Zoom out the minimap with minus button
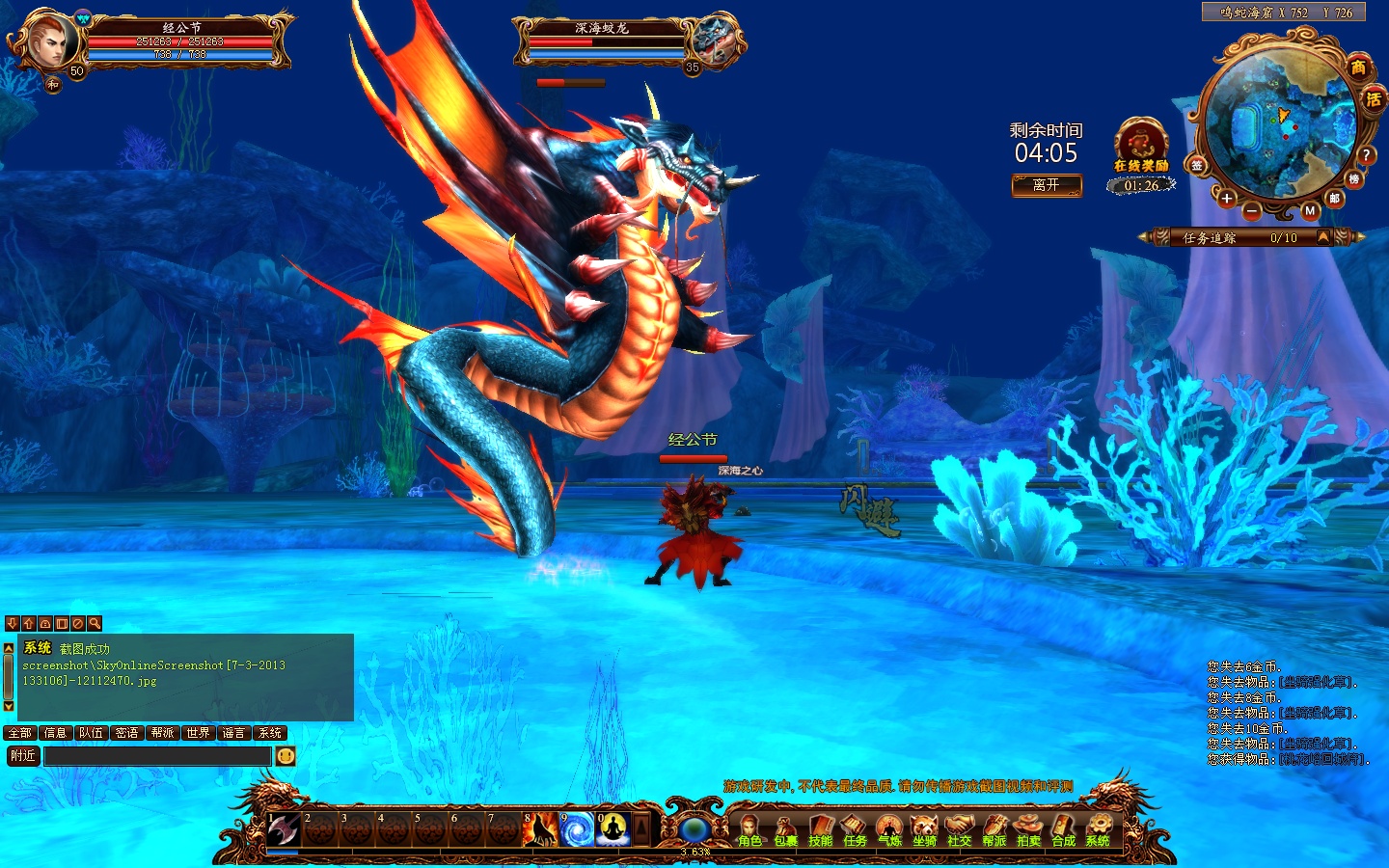1389x868 pixels. 1251,209
